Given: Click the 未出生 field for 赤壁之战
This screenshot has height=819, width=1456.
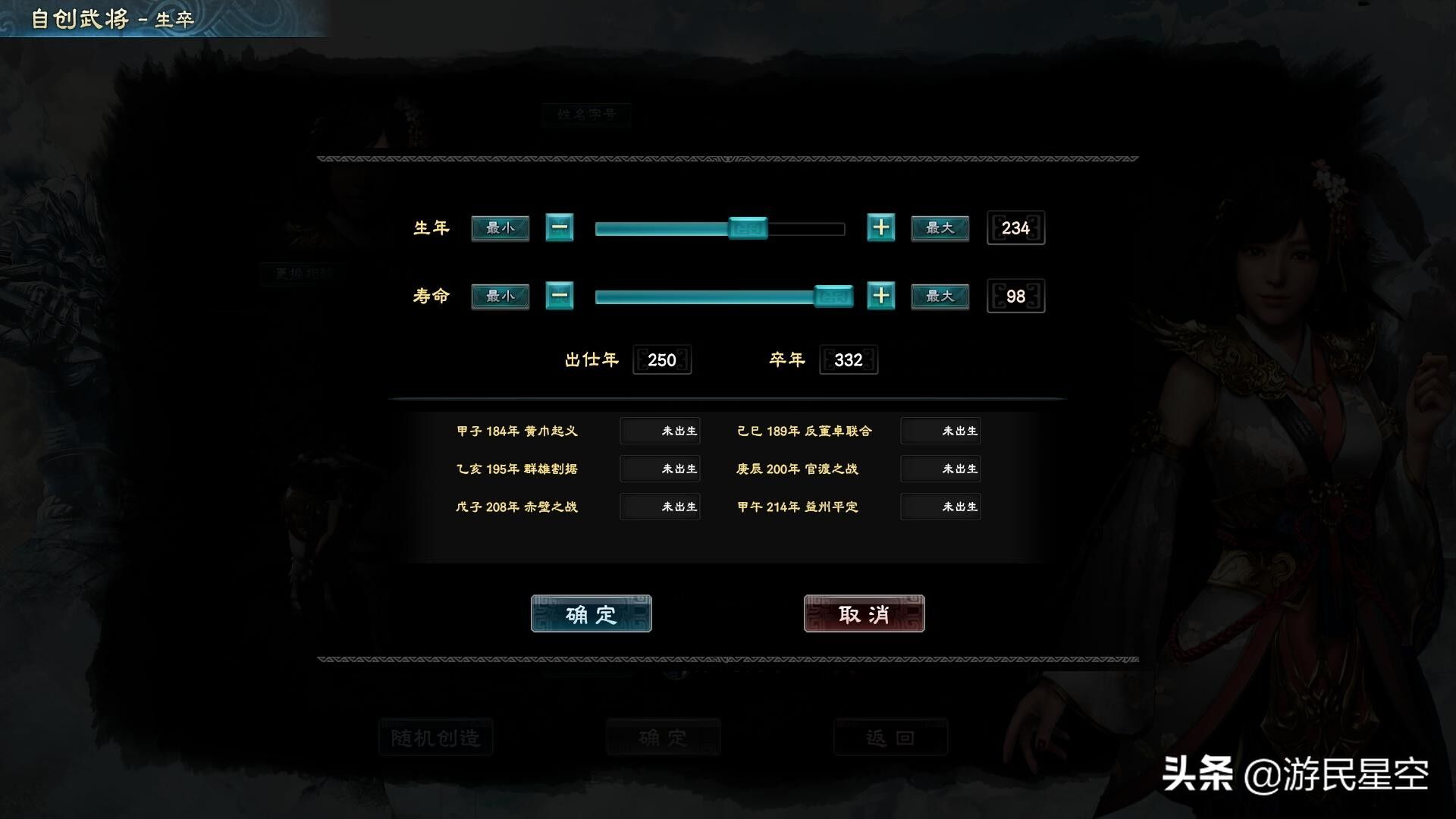Looking at the screenshot, I should coord(659,507).
